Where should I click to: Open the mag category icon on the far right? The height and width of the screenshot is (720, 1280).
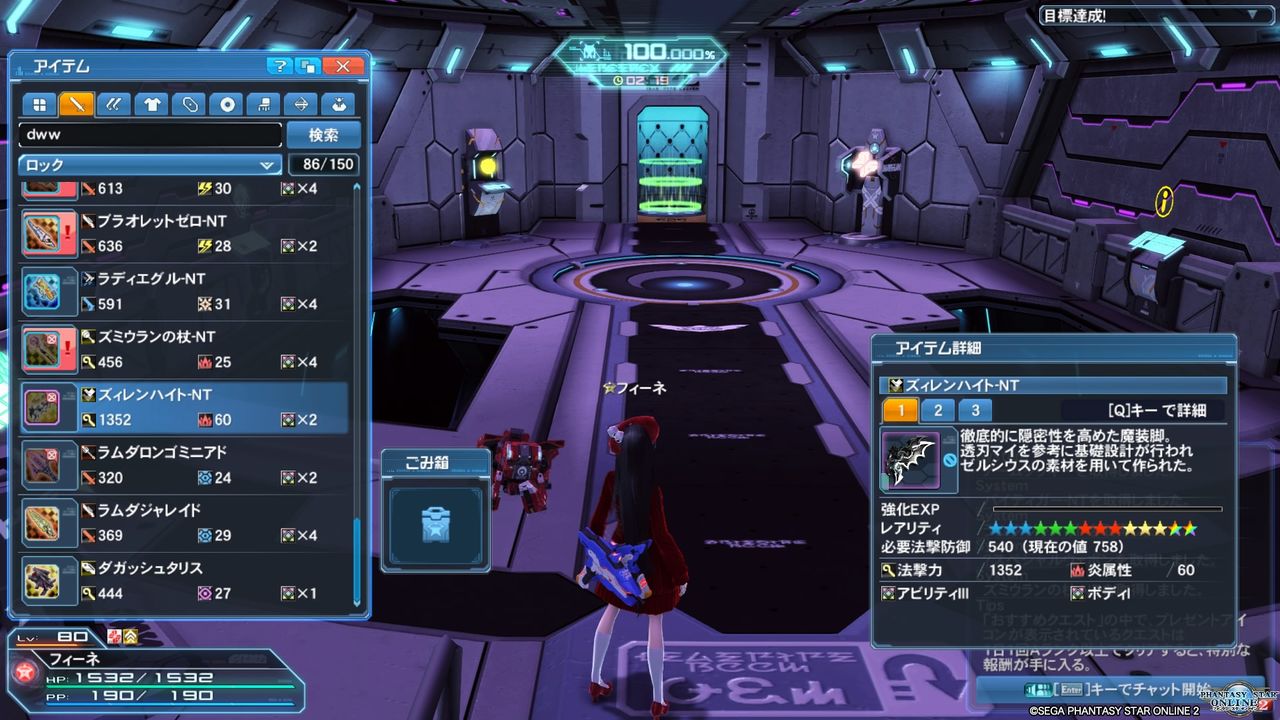click(338, 104)
